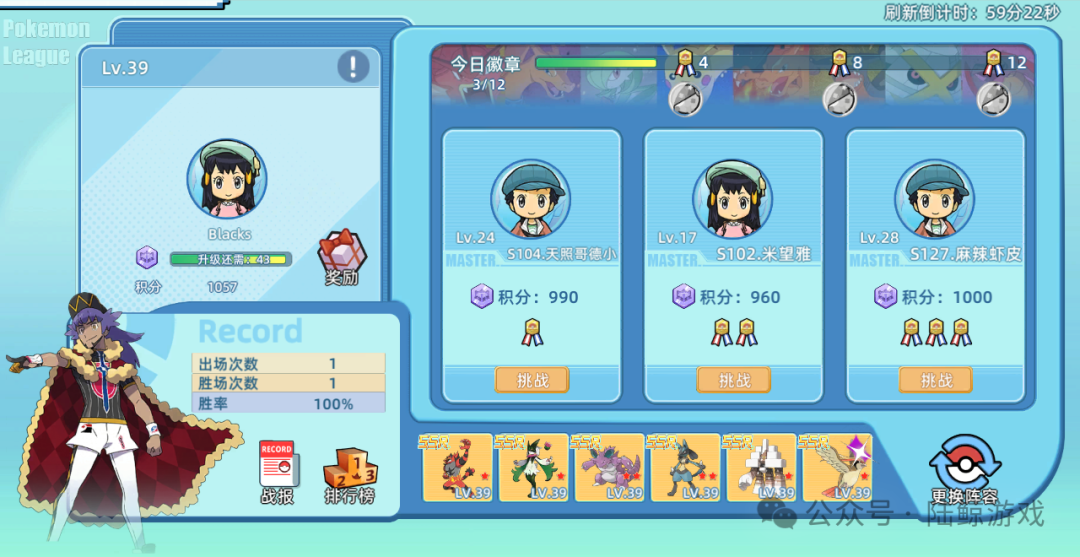Select Incineroar in the team lineup
1080x557 pixels.
tap(458, 467)
